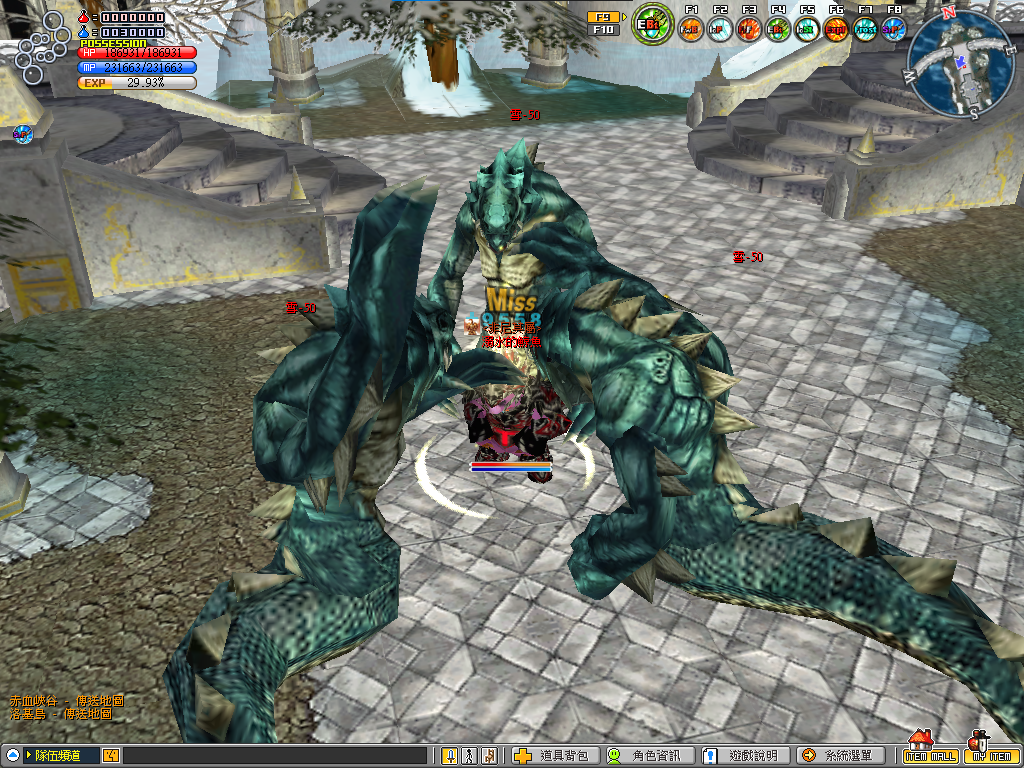Activate the F8 purple-blue skill
This screenshot has width=1024, height=768.
click(x=894, y=28)
